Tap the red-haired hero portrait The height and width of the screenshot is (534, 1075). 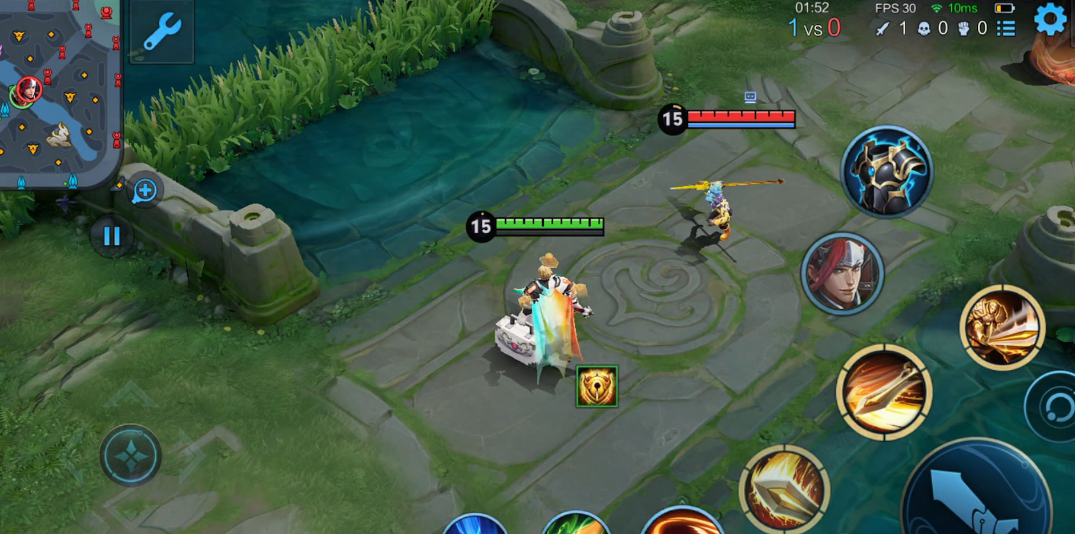(x=842, y=273)
